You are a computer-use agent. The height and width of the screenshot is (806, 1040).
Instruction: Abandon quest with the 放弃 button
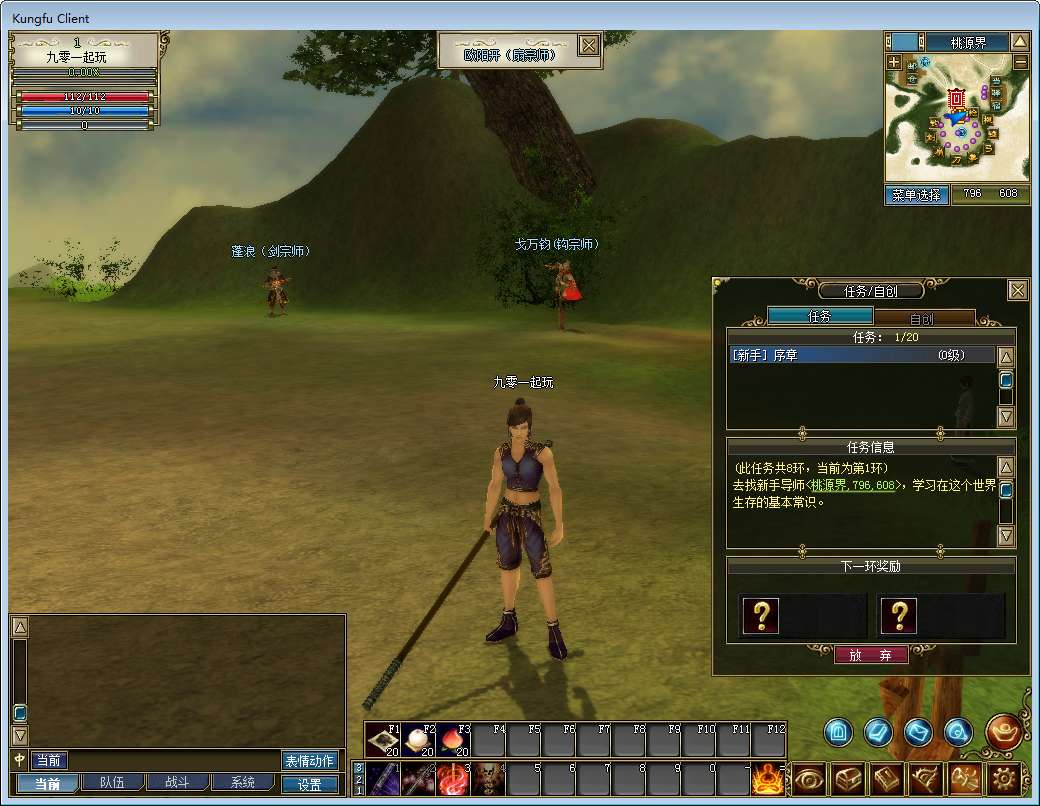click(x=871, y=655)
